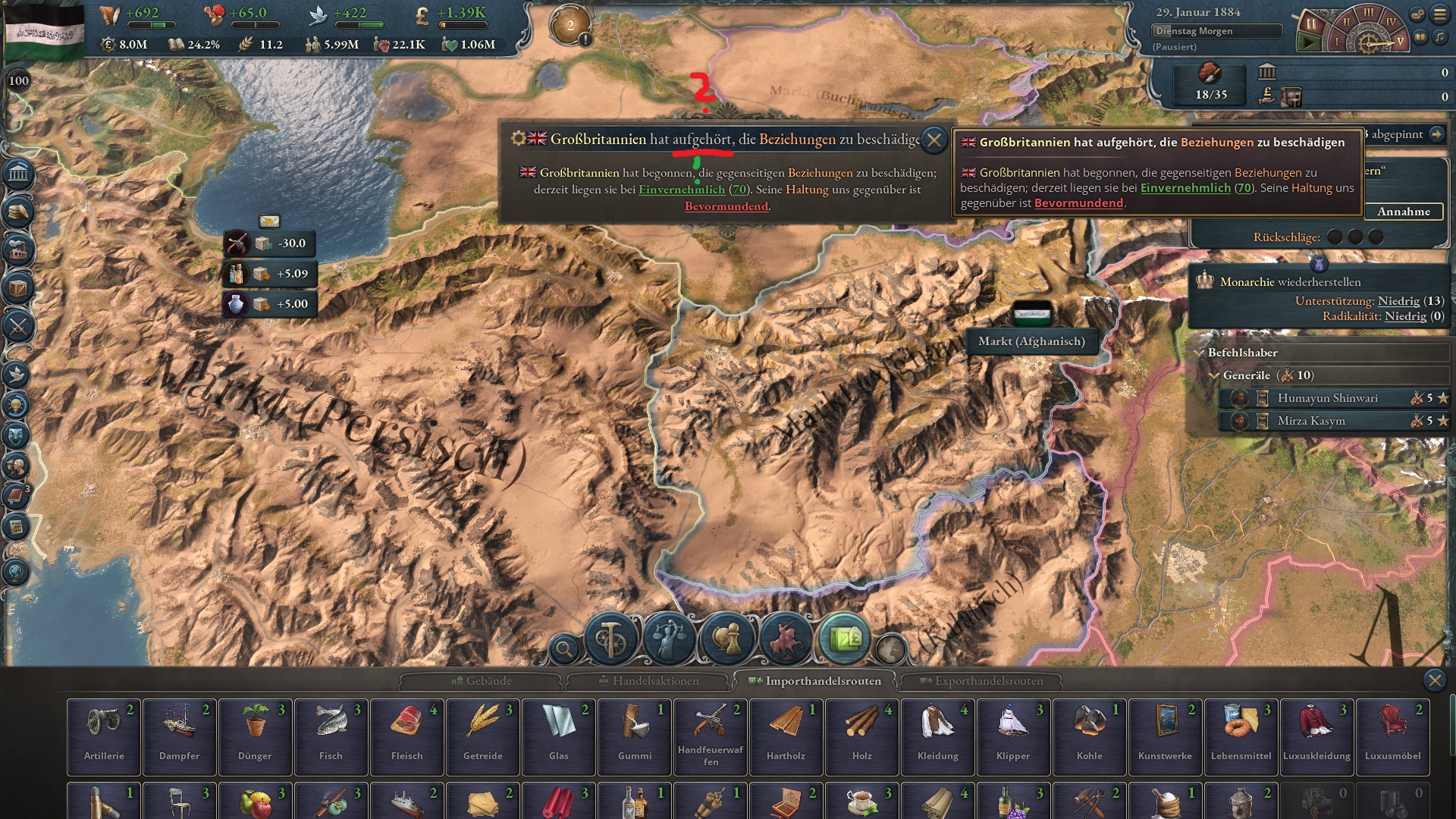This screenshot has height=819, width=1456.
Task: Open the budget panel coins icon
Action: pyautogui.click(x=17, y=211)
